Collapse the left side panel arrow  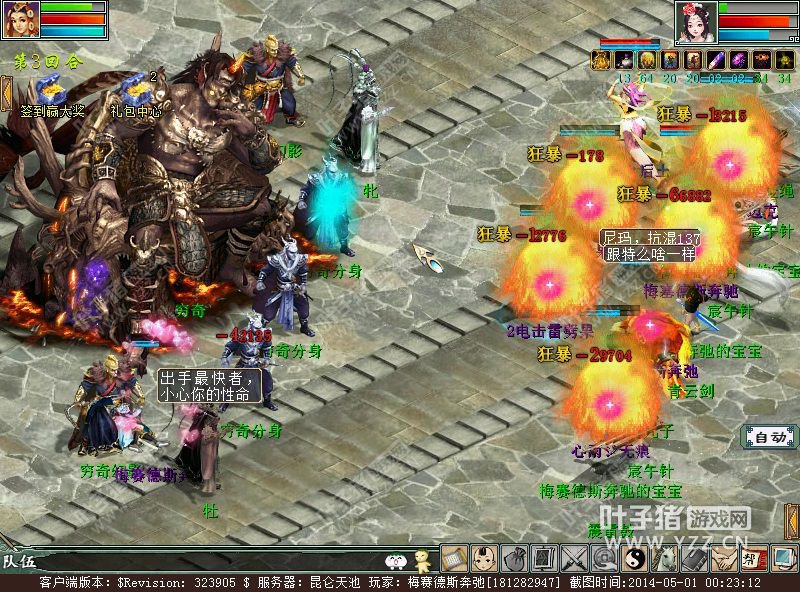point(5,92)
